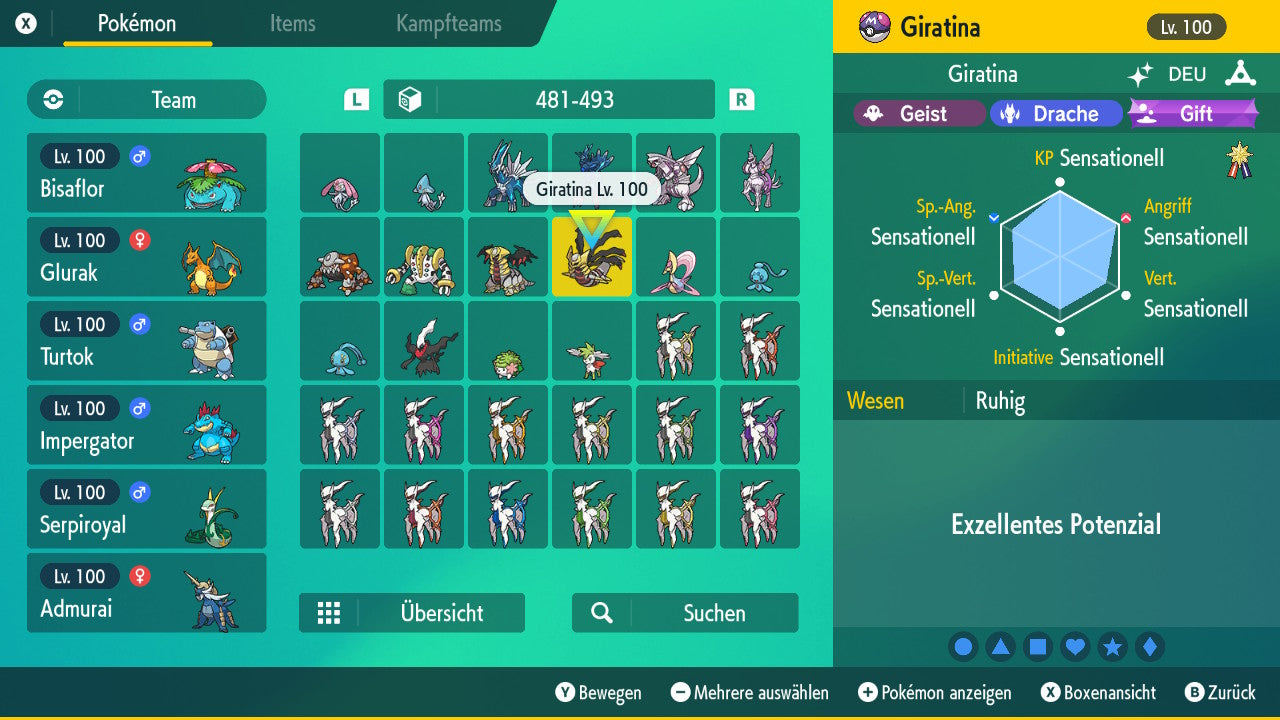Click the L button to switch boxes
This screenshot has width=1280, height=720.
pyautogui.click(x=354, y=99)
